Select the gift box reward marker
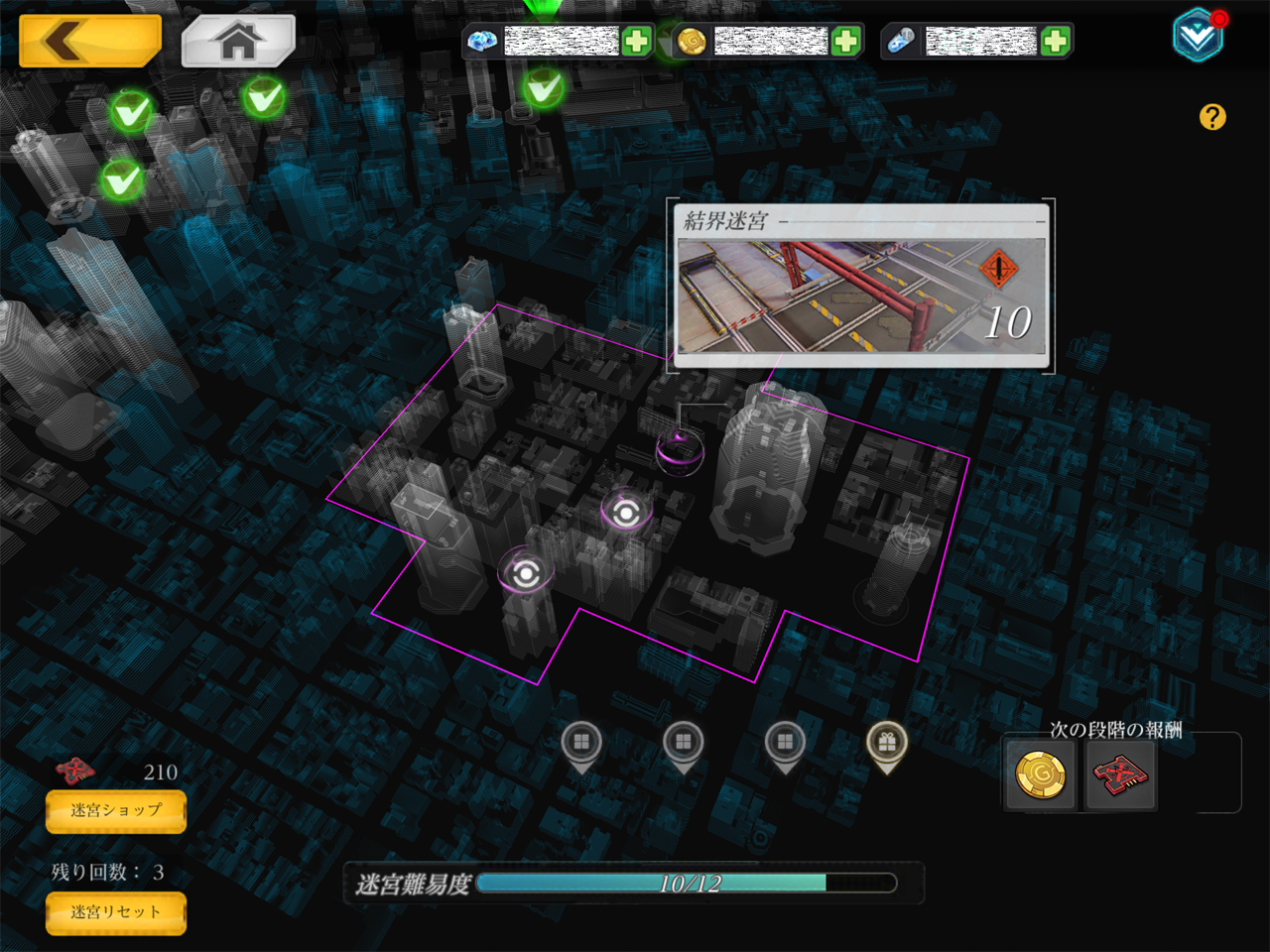Viewport: 1270px width, 952px height. pos(887,744)
